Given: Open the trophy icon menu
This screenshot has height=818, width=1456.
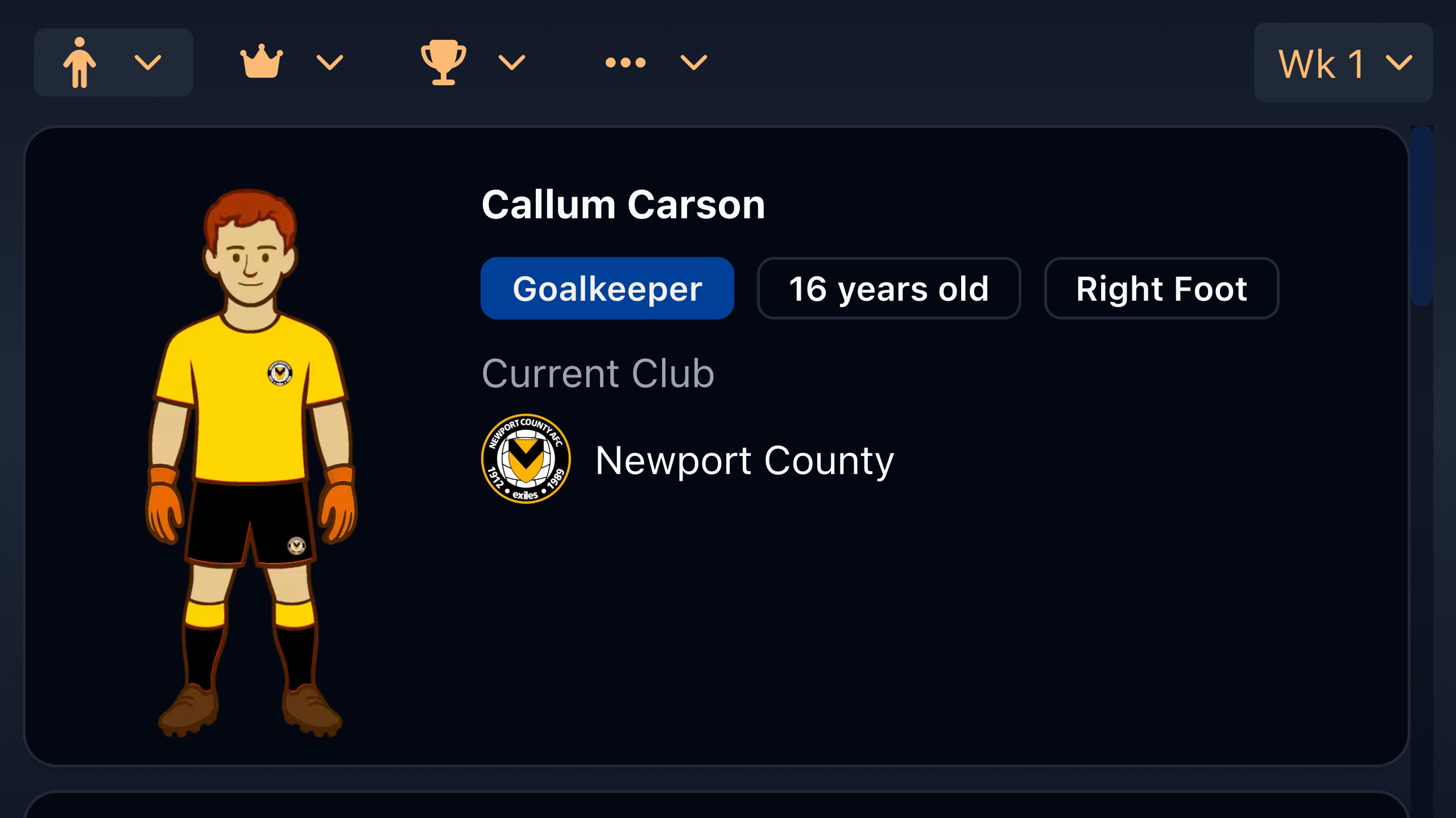Looking at the screenshot, I should click(x=444, y=61).
